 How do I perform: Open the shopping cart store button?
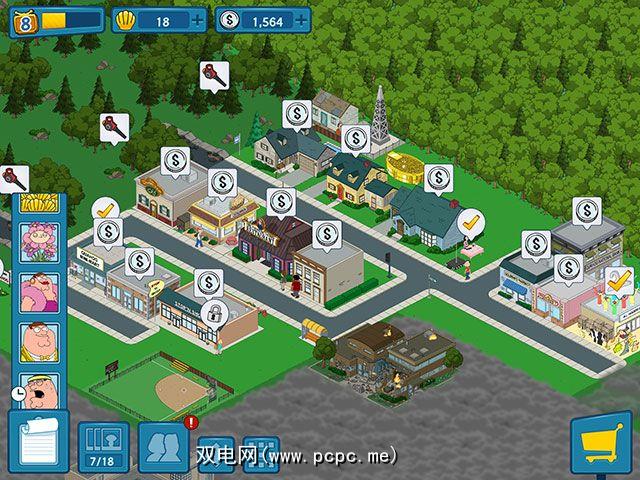tap(603, 444)
